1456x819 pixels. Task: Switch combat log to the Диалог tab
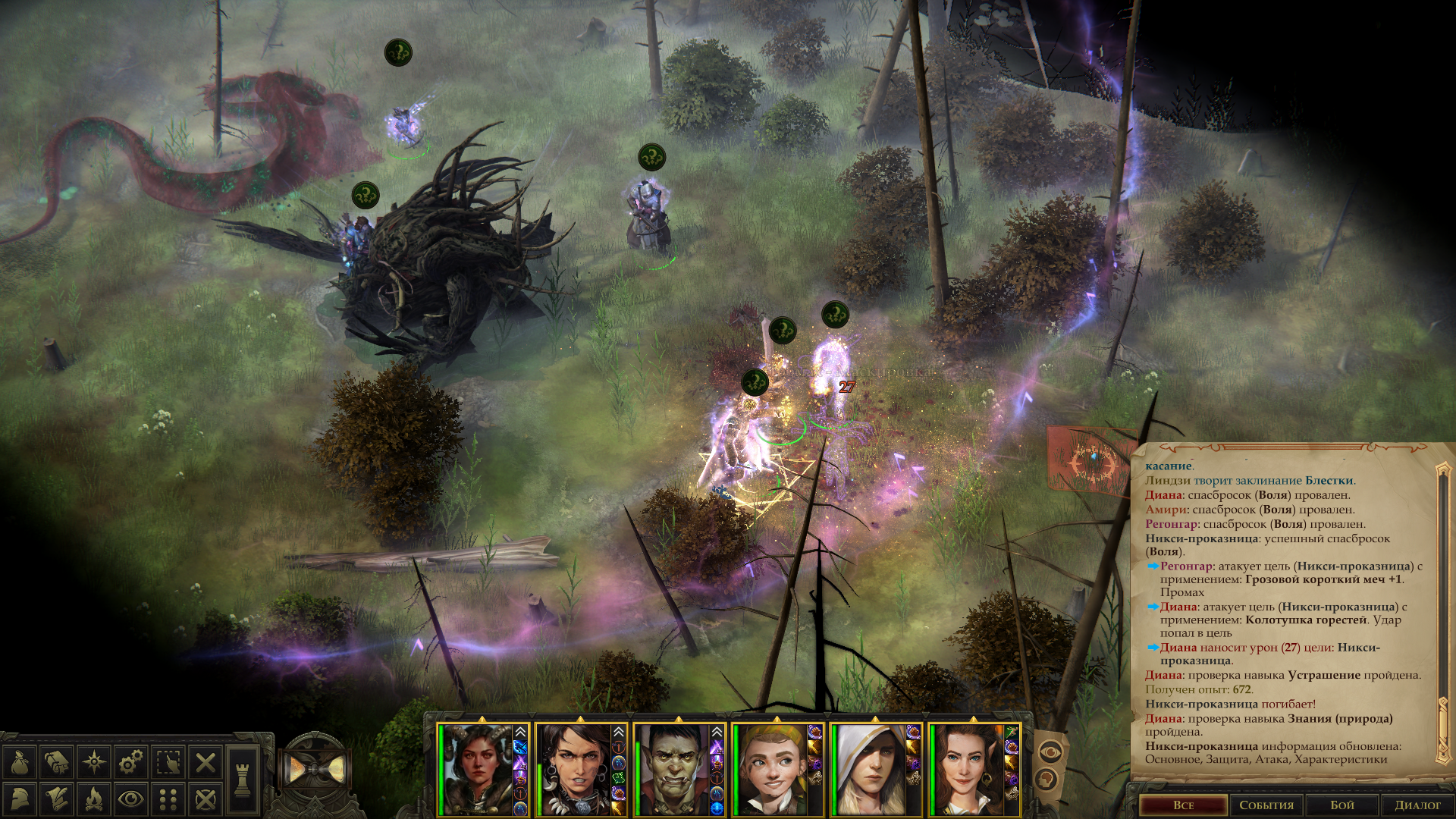pyautogui.click(x=1417, y=805)
